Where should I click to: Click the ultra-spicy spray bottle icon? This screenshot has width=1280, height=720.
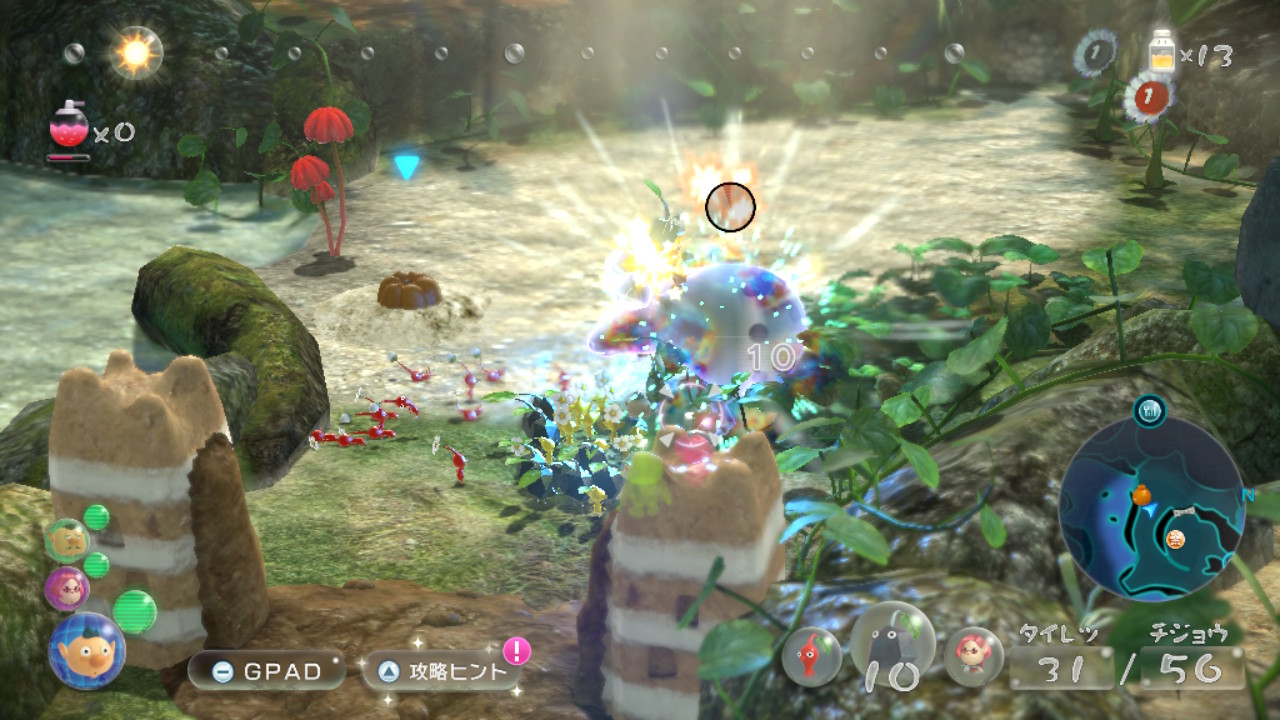click(x=69, y=125)
